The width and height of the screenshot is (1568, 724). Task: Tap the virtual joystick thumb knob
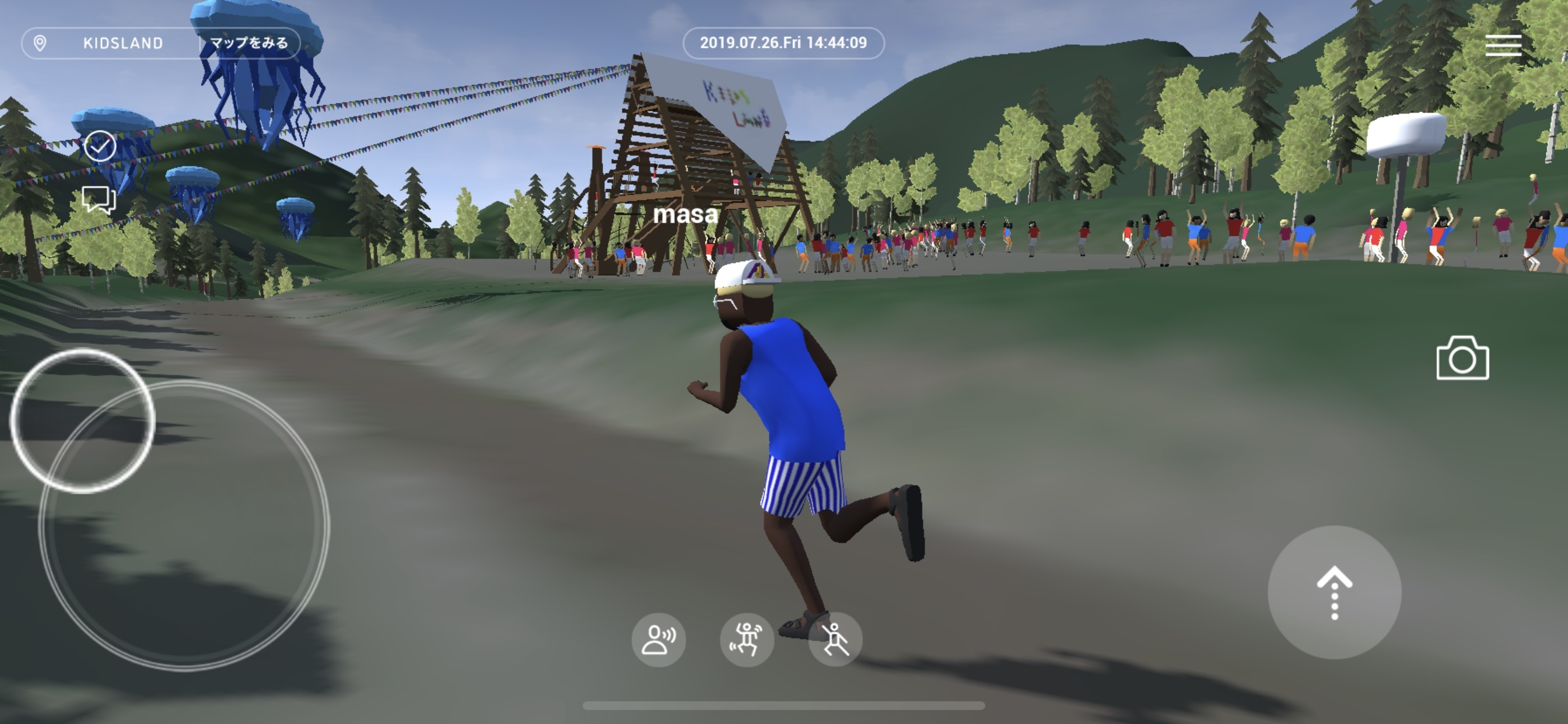[x=83, y=420]
